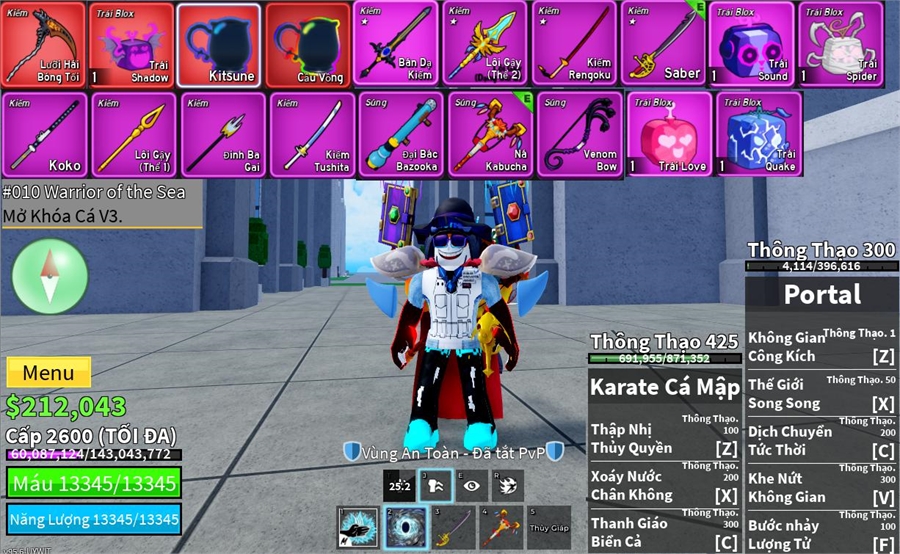Pick the Saber sword in inventory
Screen dimensions: 900x554
pos(663,44)
